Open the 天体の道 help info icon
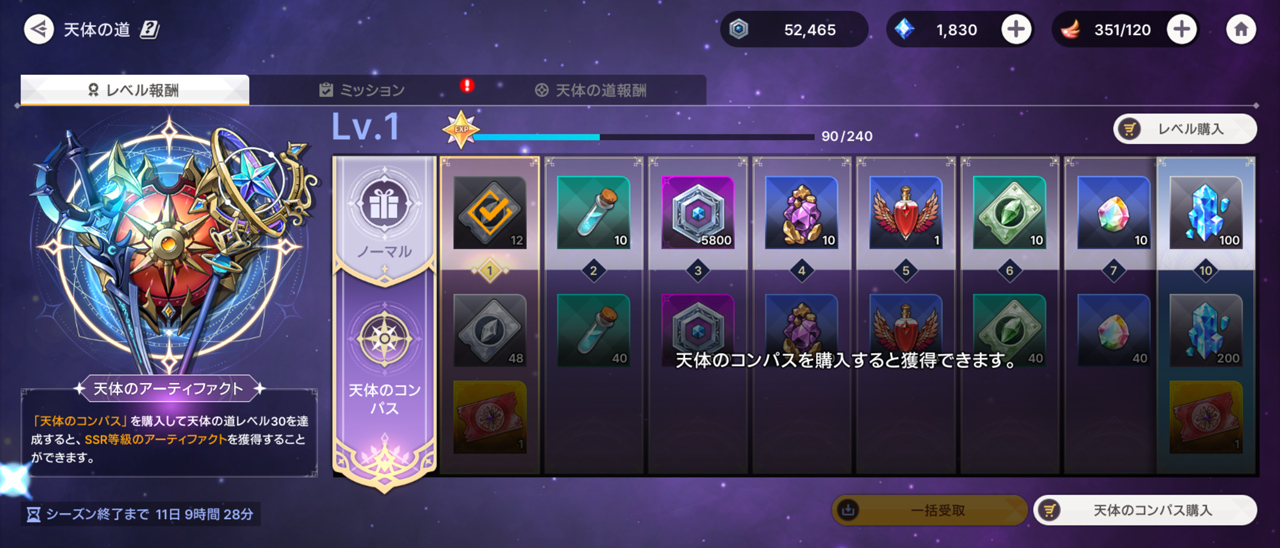This screenshot has width=1280, height=548. tap(149, 29)
